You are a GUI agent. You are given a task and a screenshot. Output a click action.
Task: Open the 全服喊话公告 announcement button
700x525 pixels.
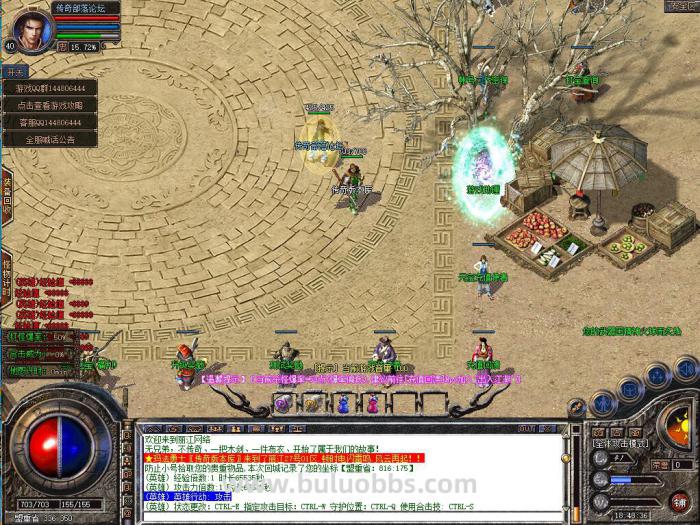[49, 140]
